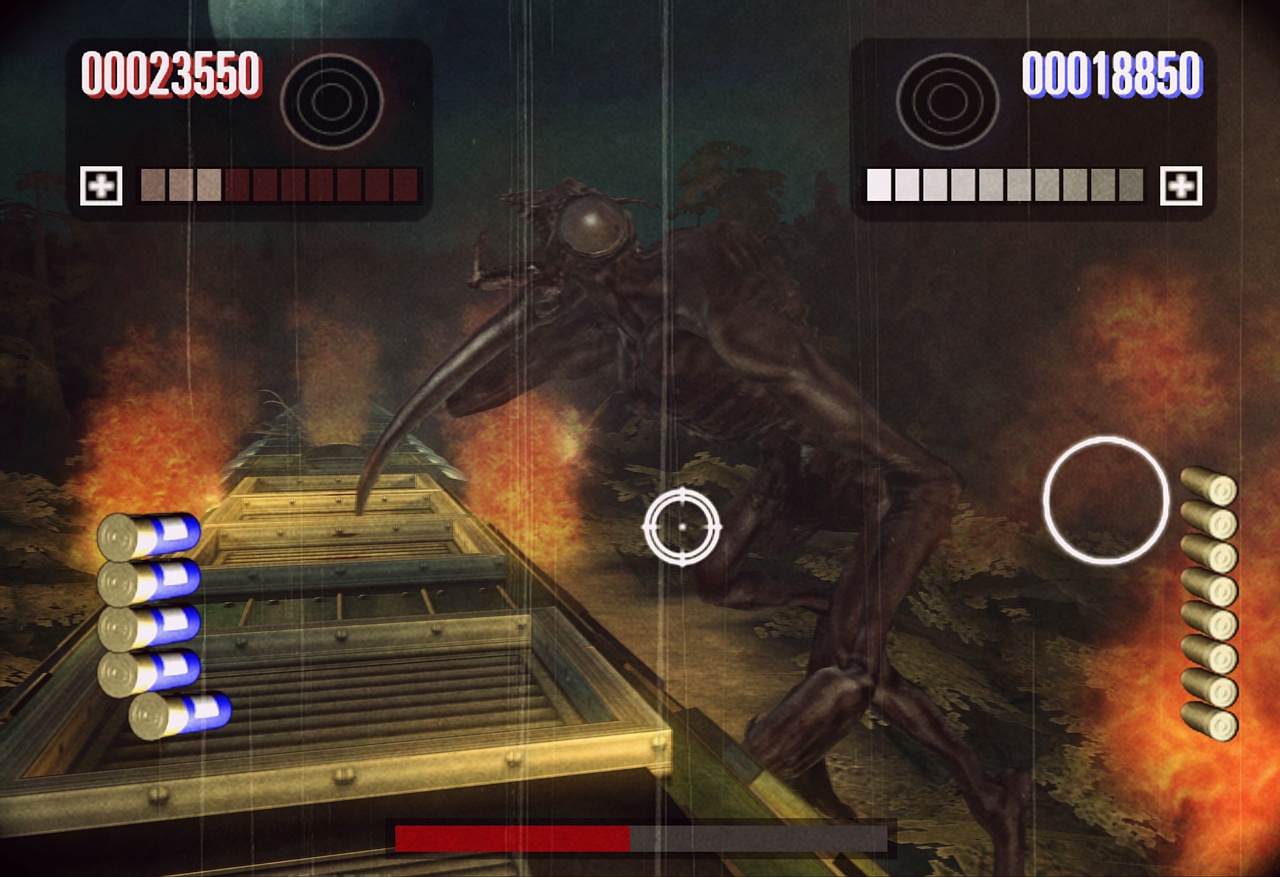Click the red player 1 bullseye target icon

(330, 100)
